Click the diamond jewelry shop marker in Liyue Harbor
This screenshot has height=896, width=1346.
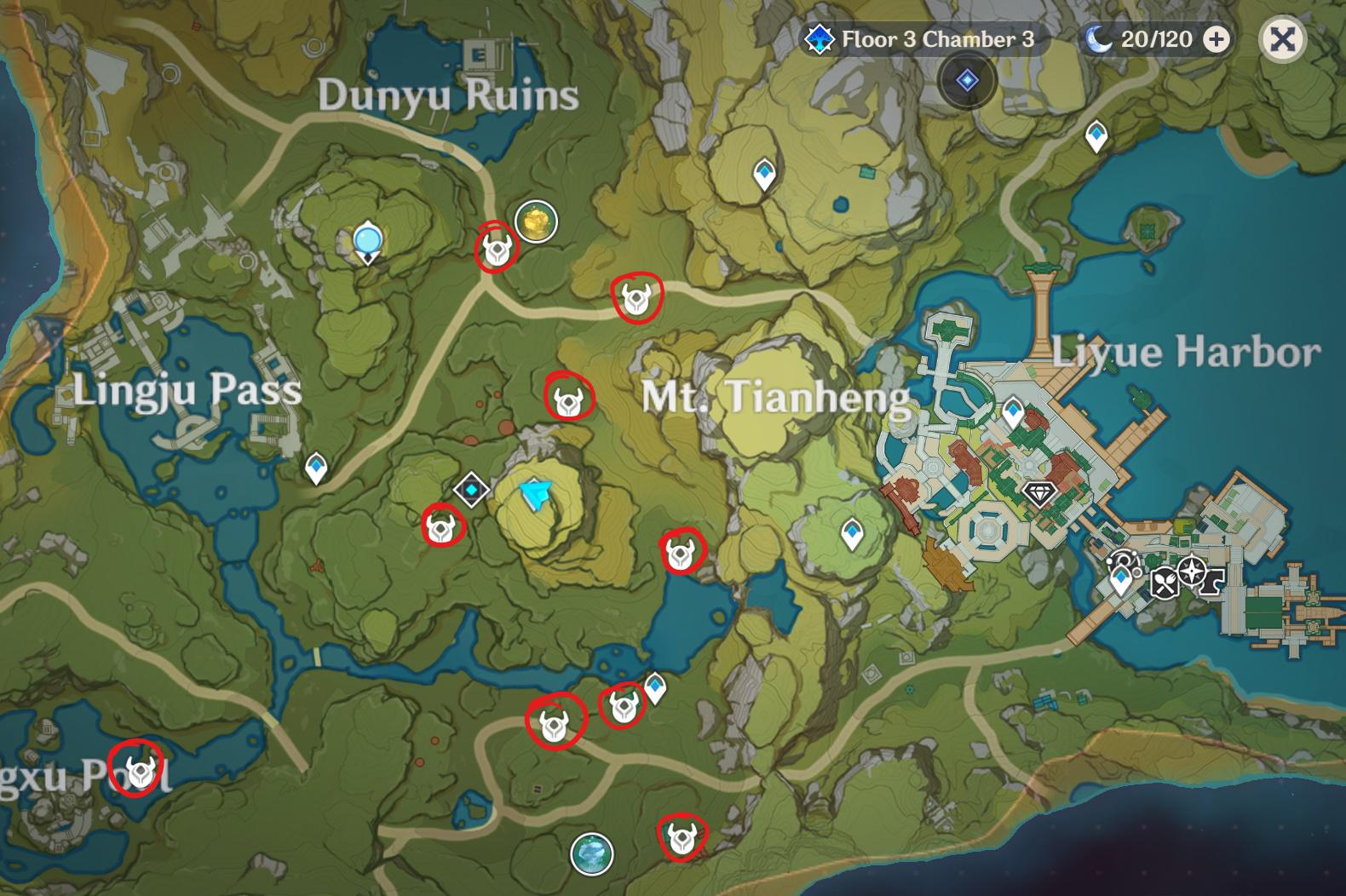click(x=1040, y=495)
